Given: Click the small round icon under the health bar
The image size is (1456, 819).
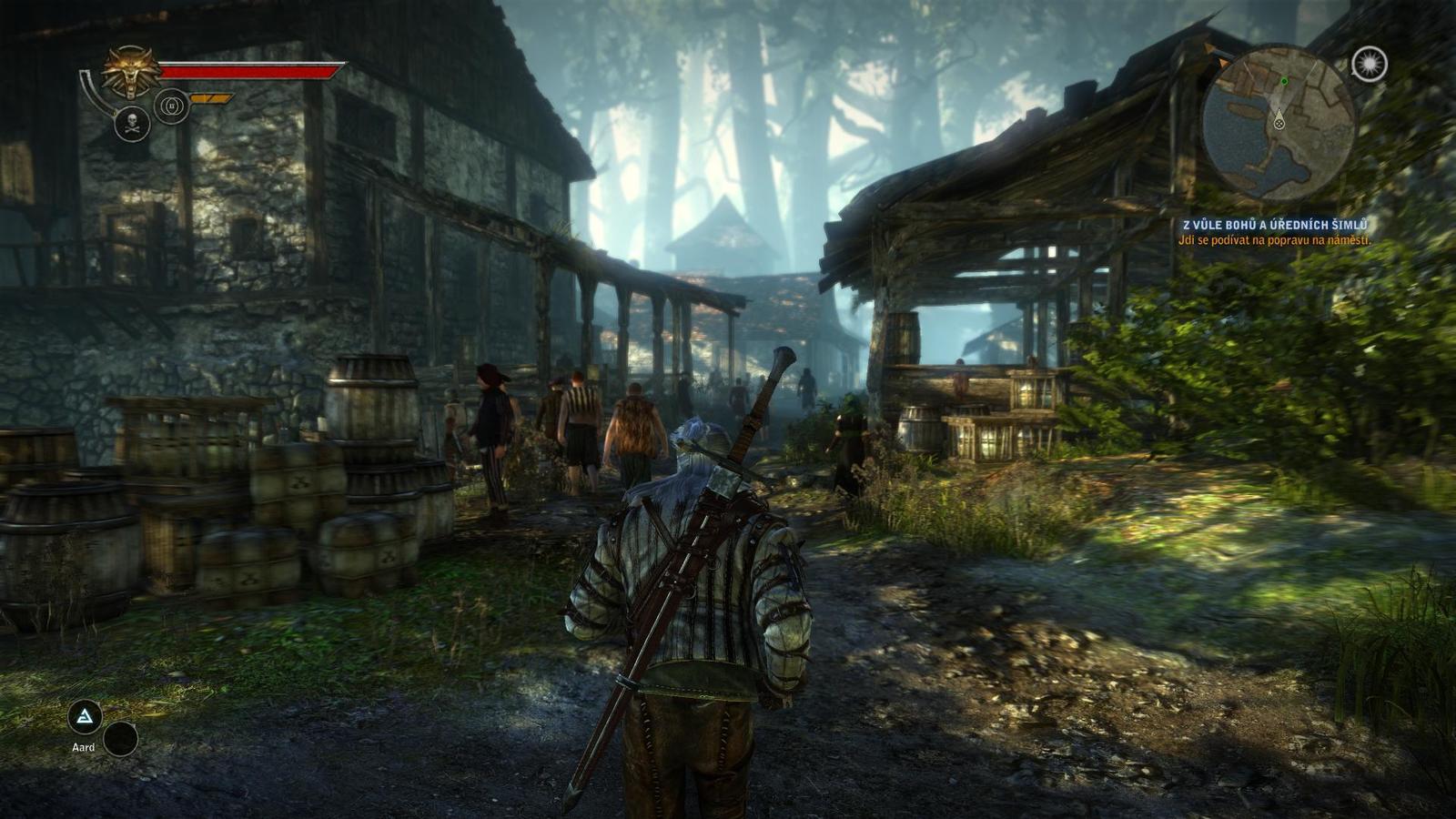Looking at the screenshot, I should click(171, 106).
